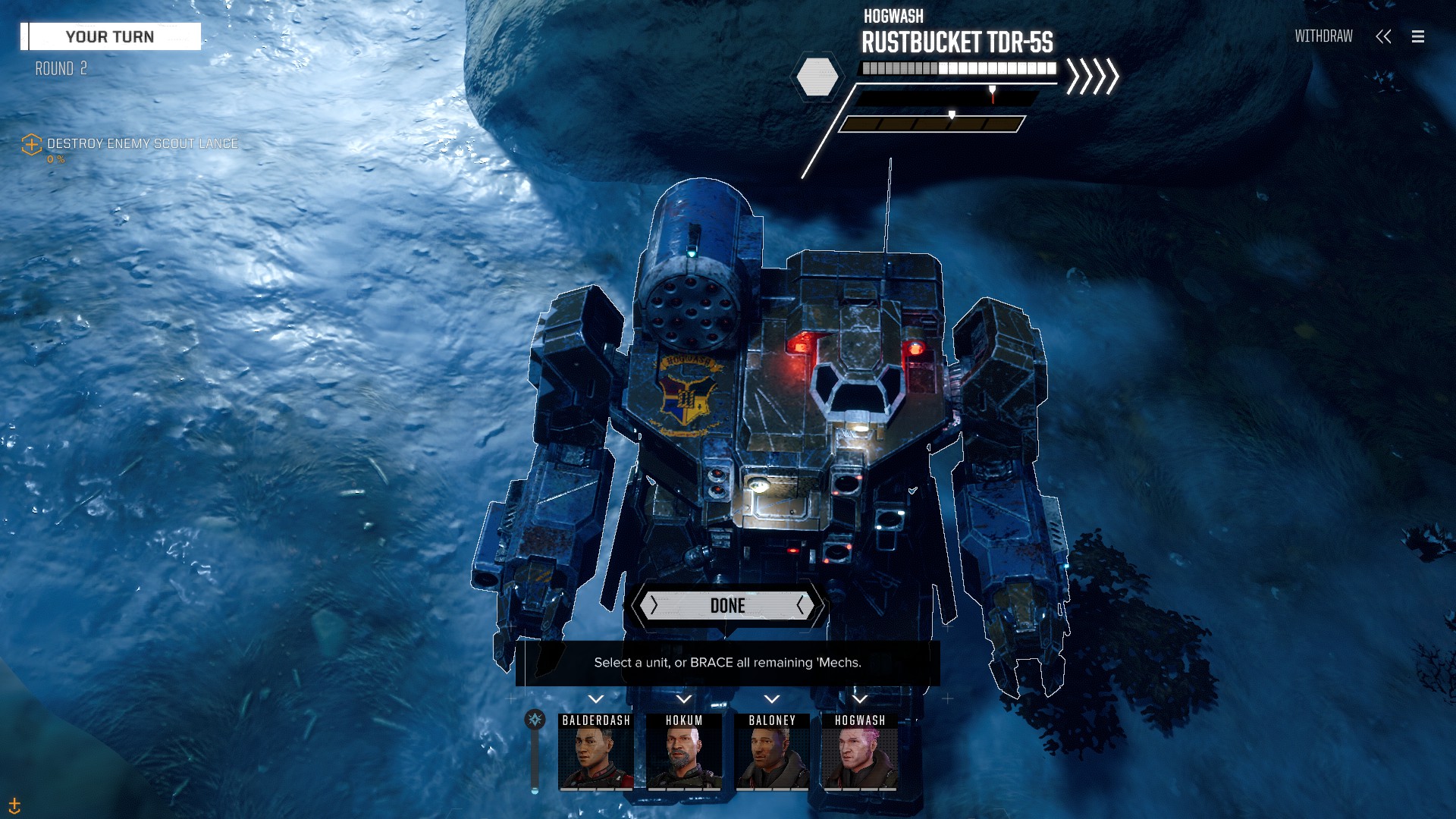The width and height of the screenshot is (1456, 819).
Task: Click the double left chevron button
Action: [1383, 36]
